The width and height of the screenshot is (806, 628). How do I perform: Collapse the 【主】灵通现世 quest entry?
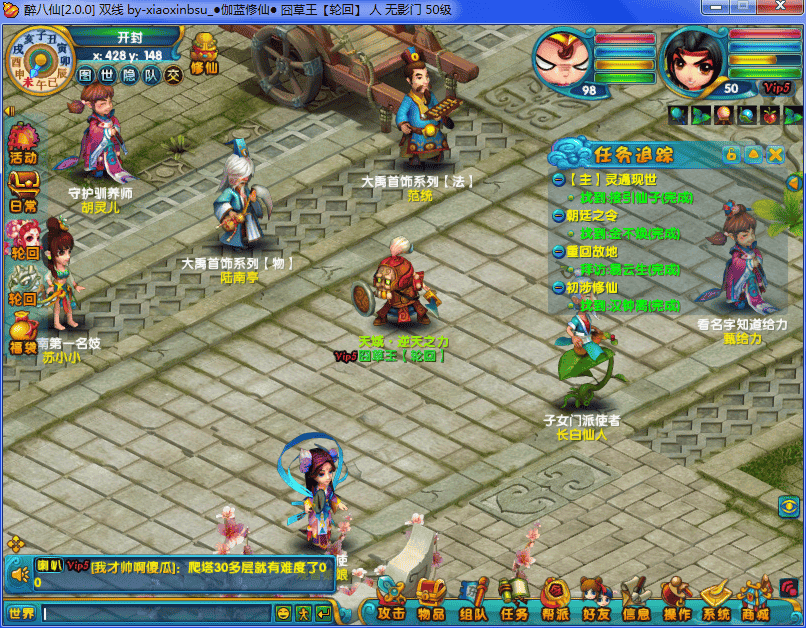[558, 179]
